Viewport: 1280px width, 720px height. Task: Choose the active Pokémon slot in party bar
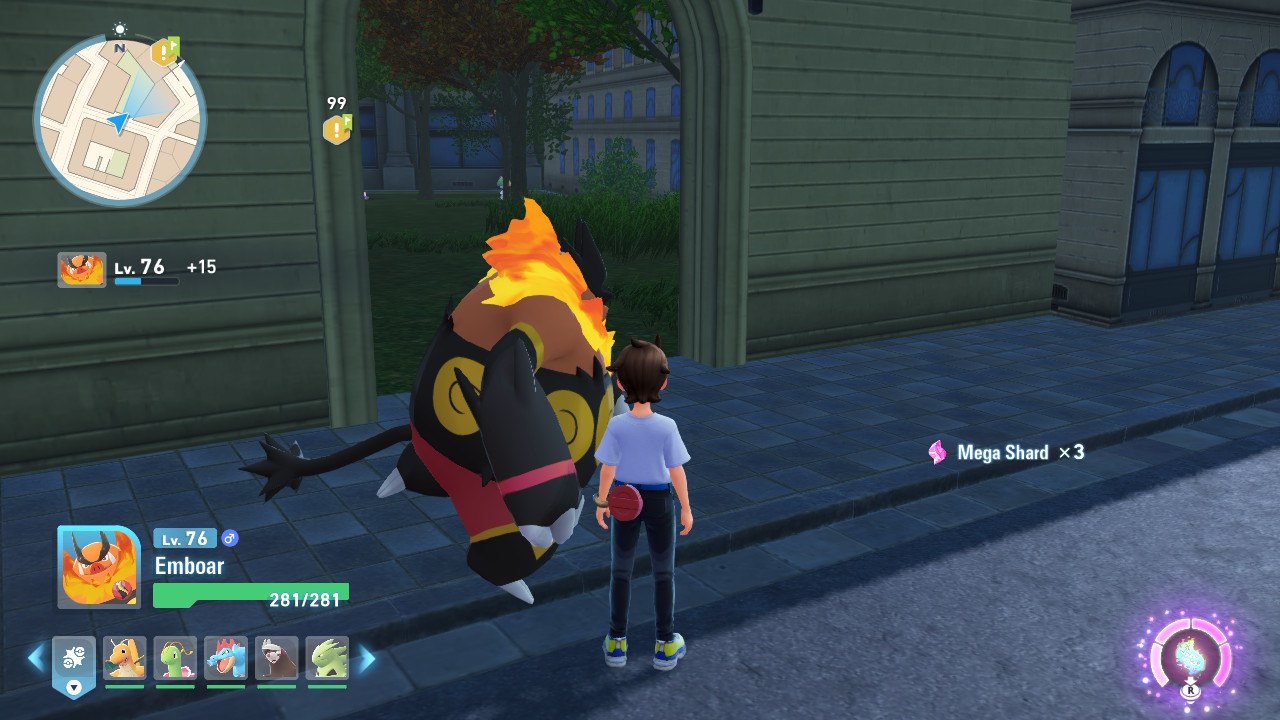(74, 661)
